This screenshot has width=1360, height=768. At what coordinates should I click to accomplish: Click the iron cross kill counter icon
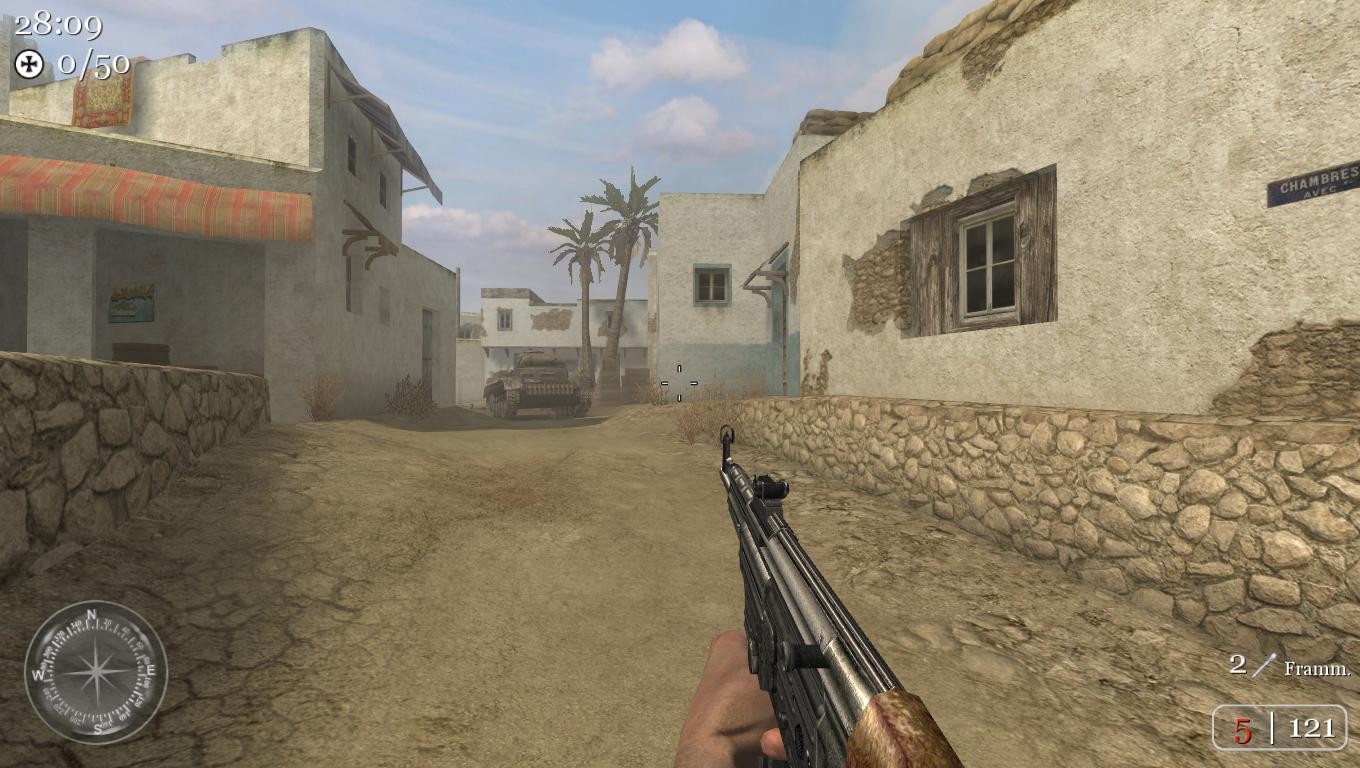click(29, 66)
